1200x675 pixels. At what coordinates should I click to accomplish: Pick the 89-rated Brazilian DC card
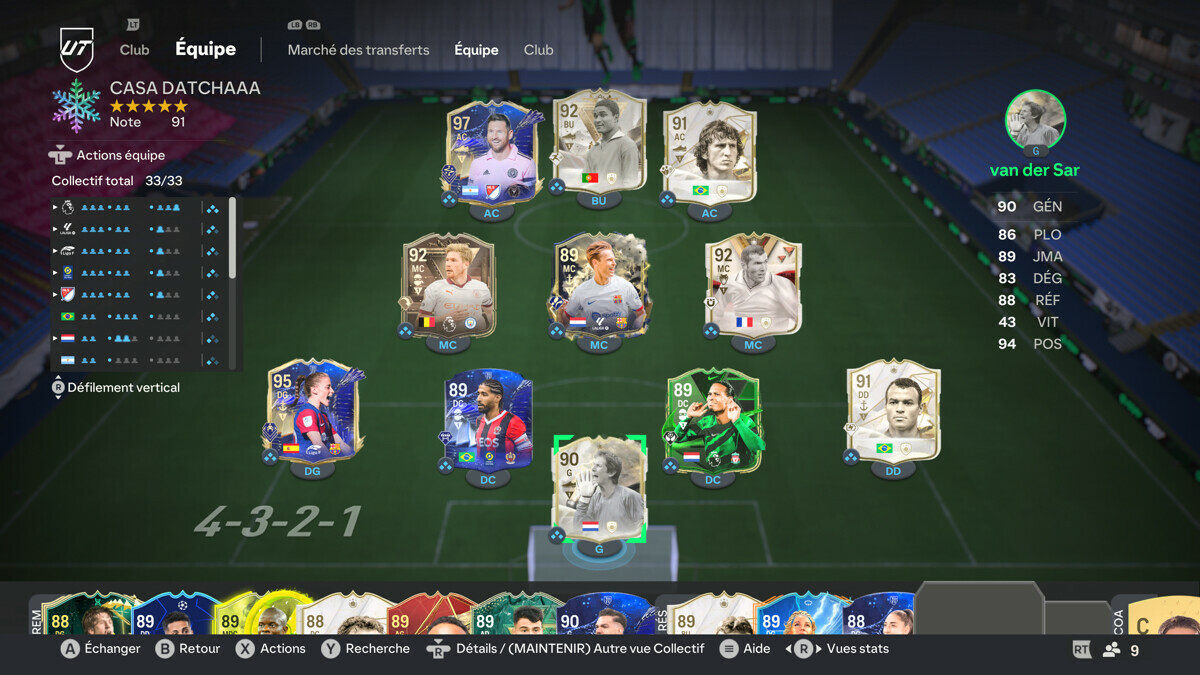click(x=488, y=420)
